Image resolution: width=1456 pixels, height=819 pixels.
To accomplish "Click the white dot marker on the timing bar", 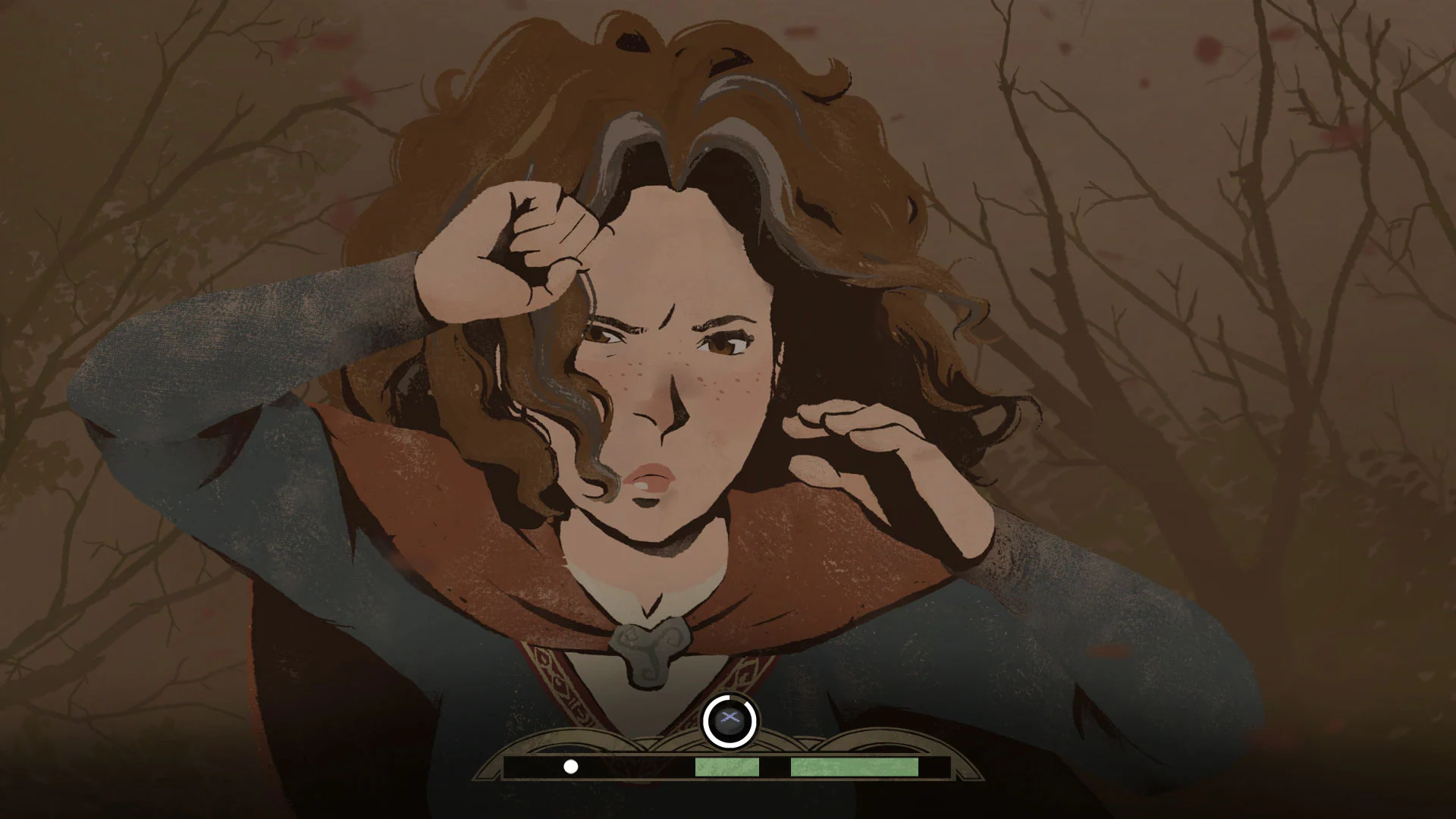I will [x=570, y=767].
